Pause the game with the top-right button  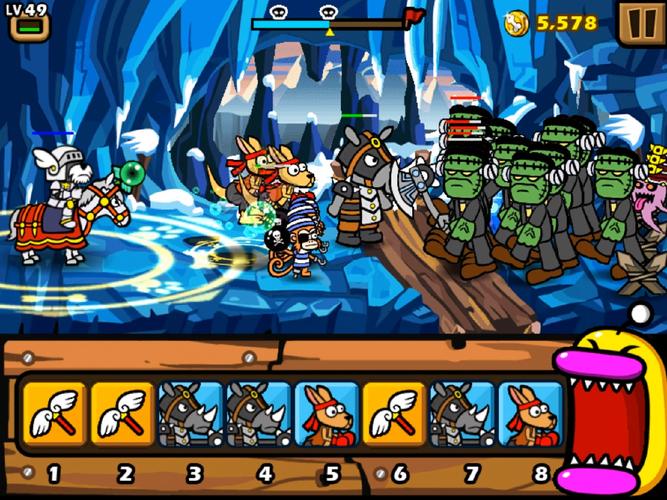(636, 22)
